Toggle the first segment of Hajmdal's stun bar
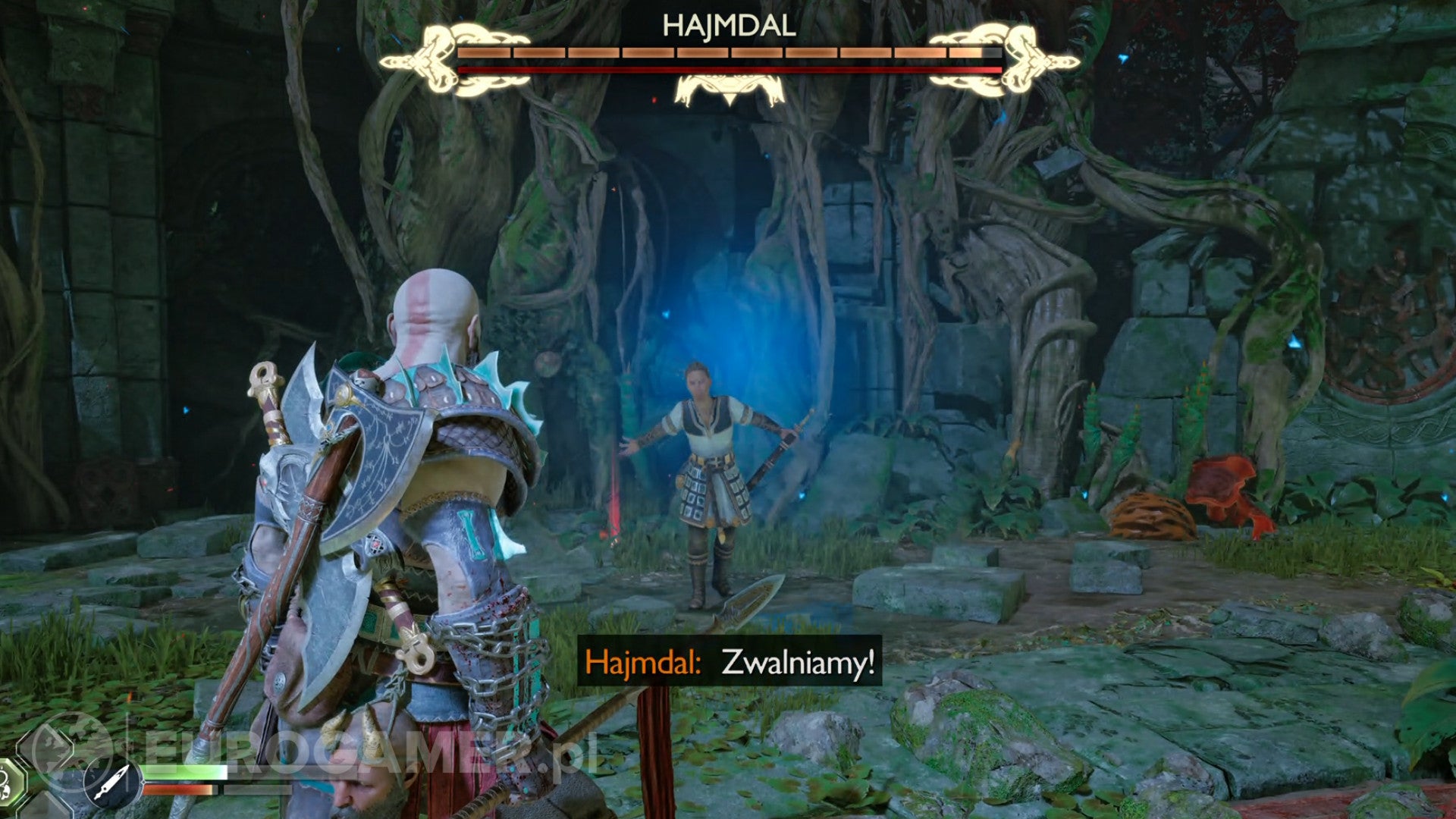Image resolution: width=1456 pixels, height=819 pixels. click(x=485, y=52)
